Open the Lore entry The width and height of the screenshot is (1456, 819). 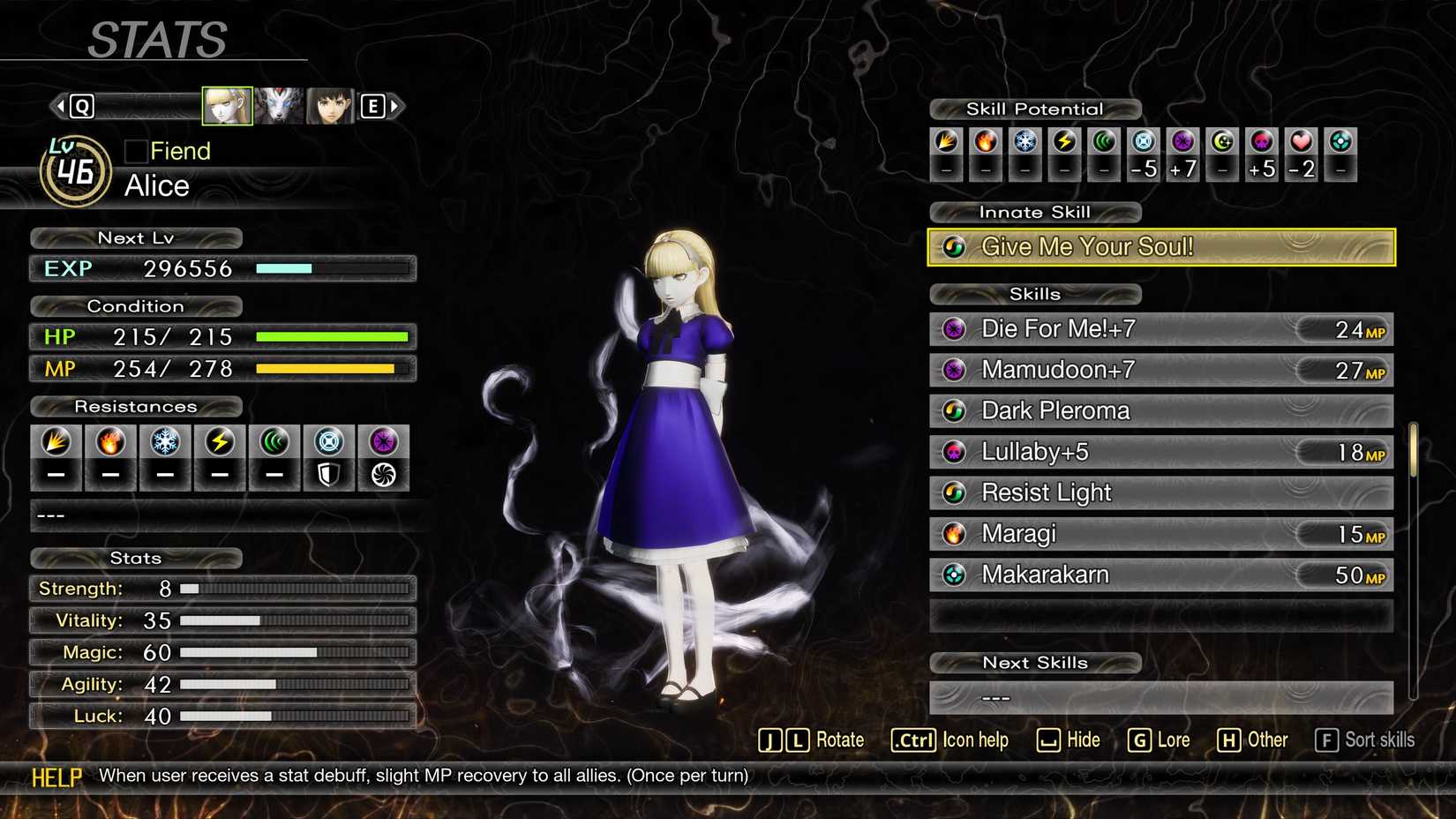[x=1161, y=740]
